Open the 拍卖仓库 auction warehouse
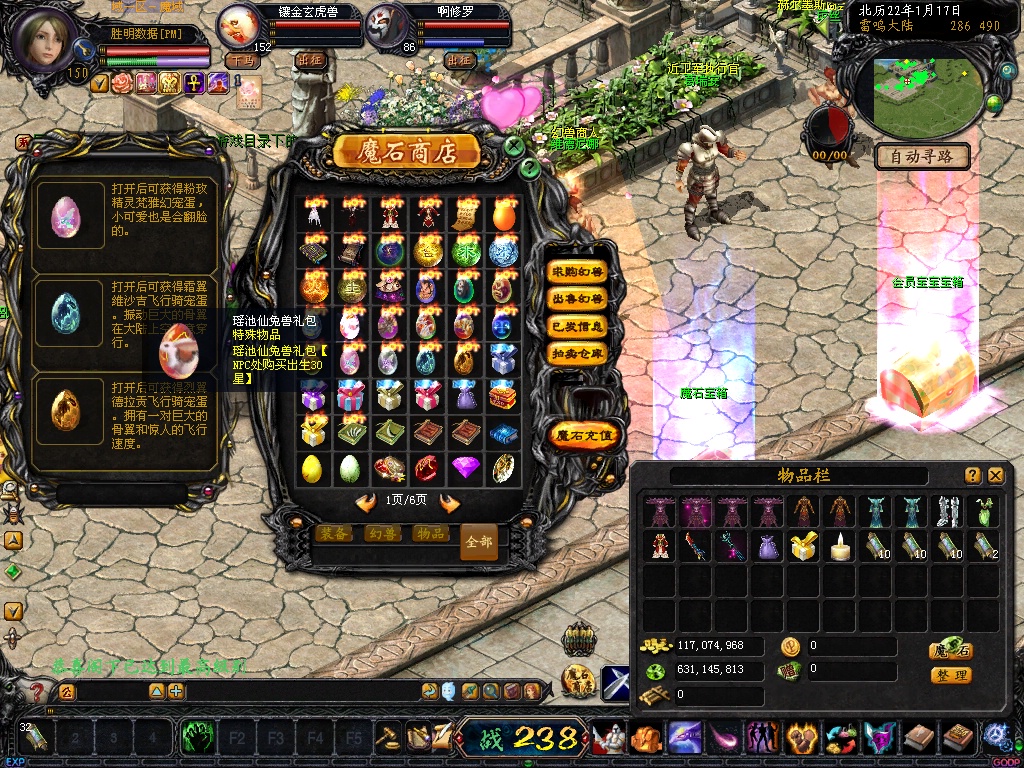 (578, 353)
